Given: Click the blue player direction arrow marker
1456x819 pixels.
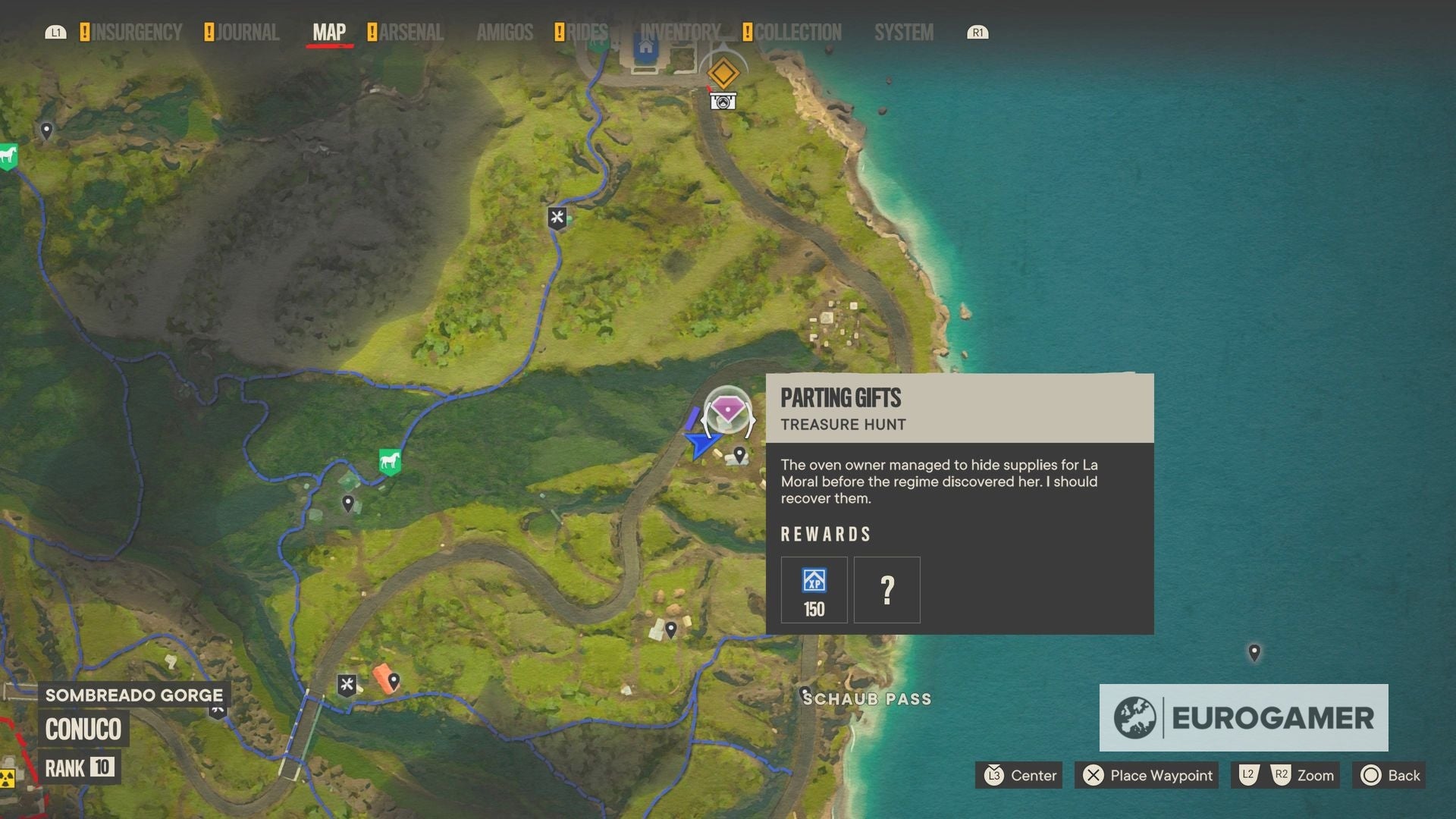Looking at the screenshot, I should click(702, 444).
